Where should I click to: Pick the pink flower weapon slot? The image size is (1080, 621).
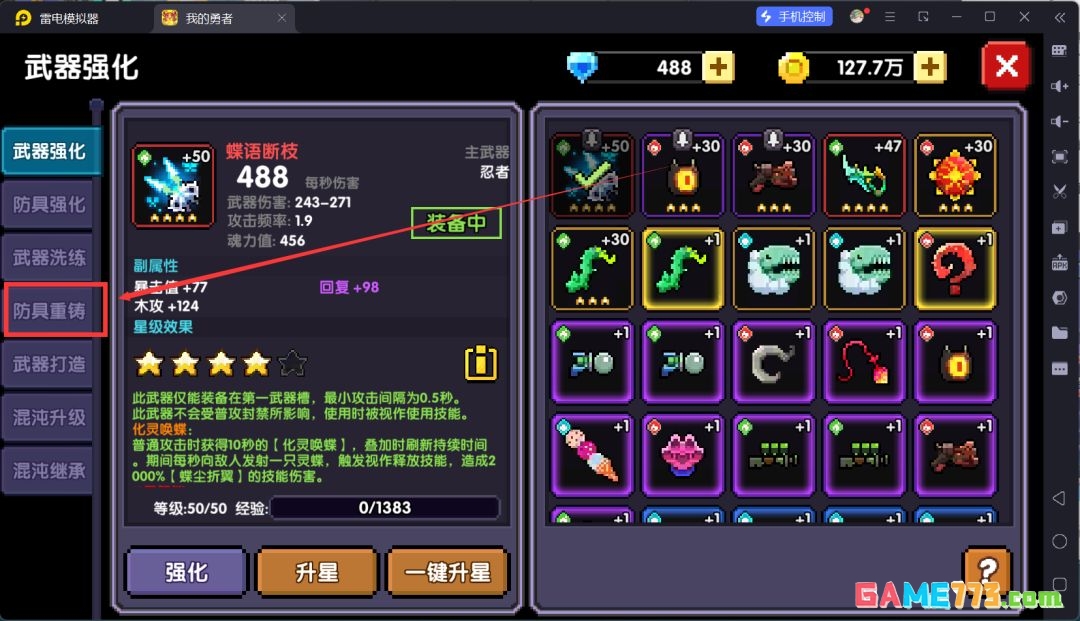pos(683,455)
